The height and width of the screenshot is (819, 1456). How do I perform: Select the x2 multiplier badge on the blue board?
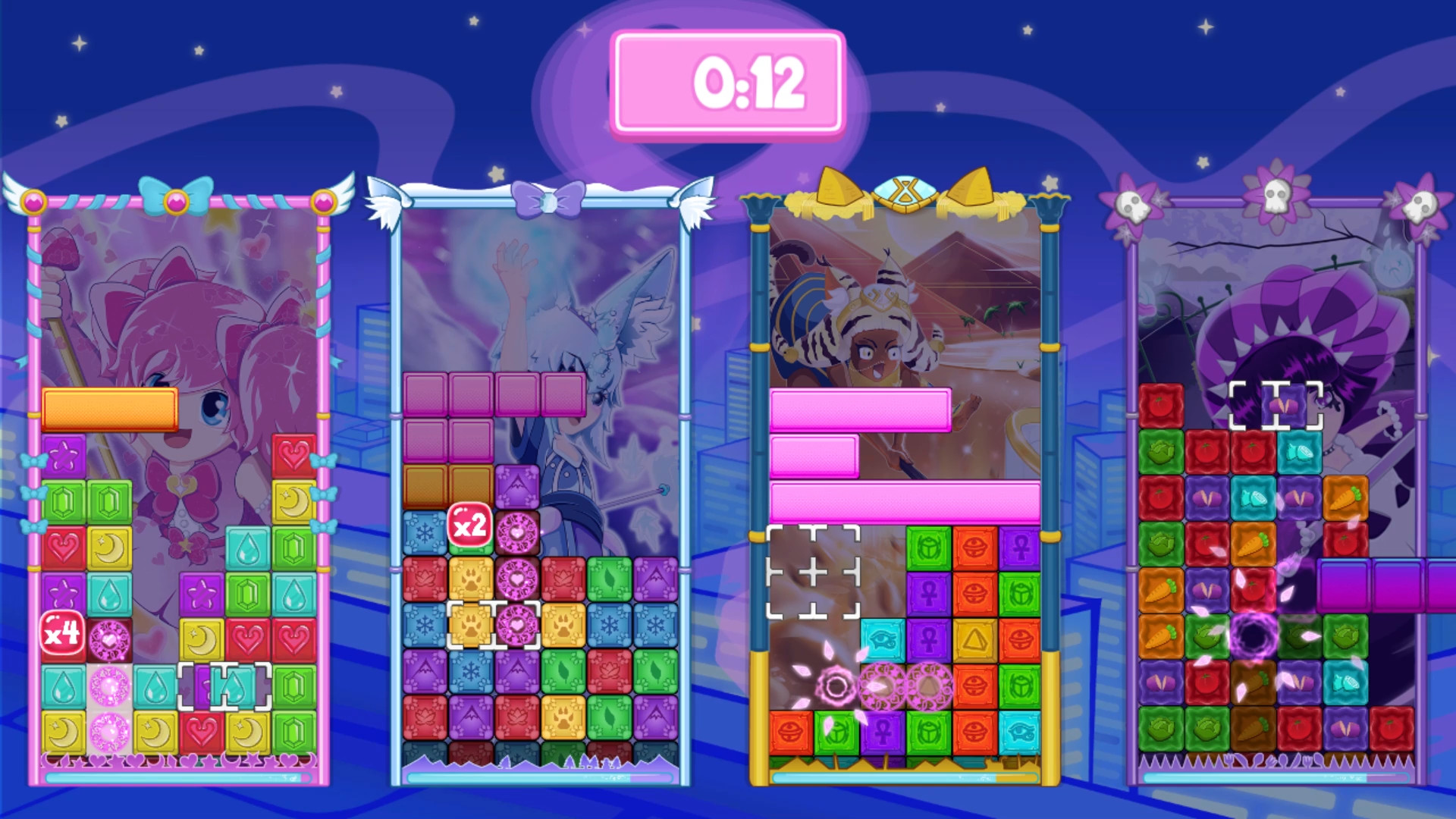(469, 526)
